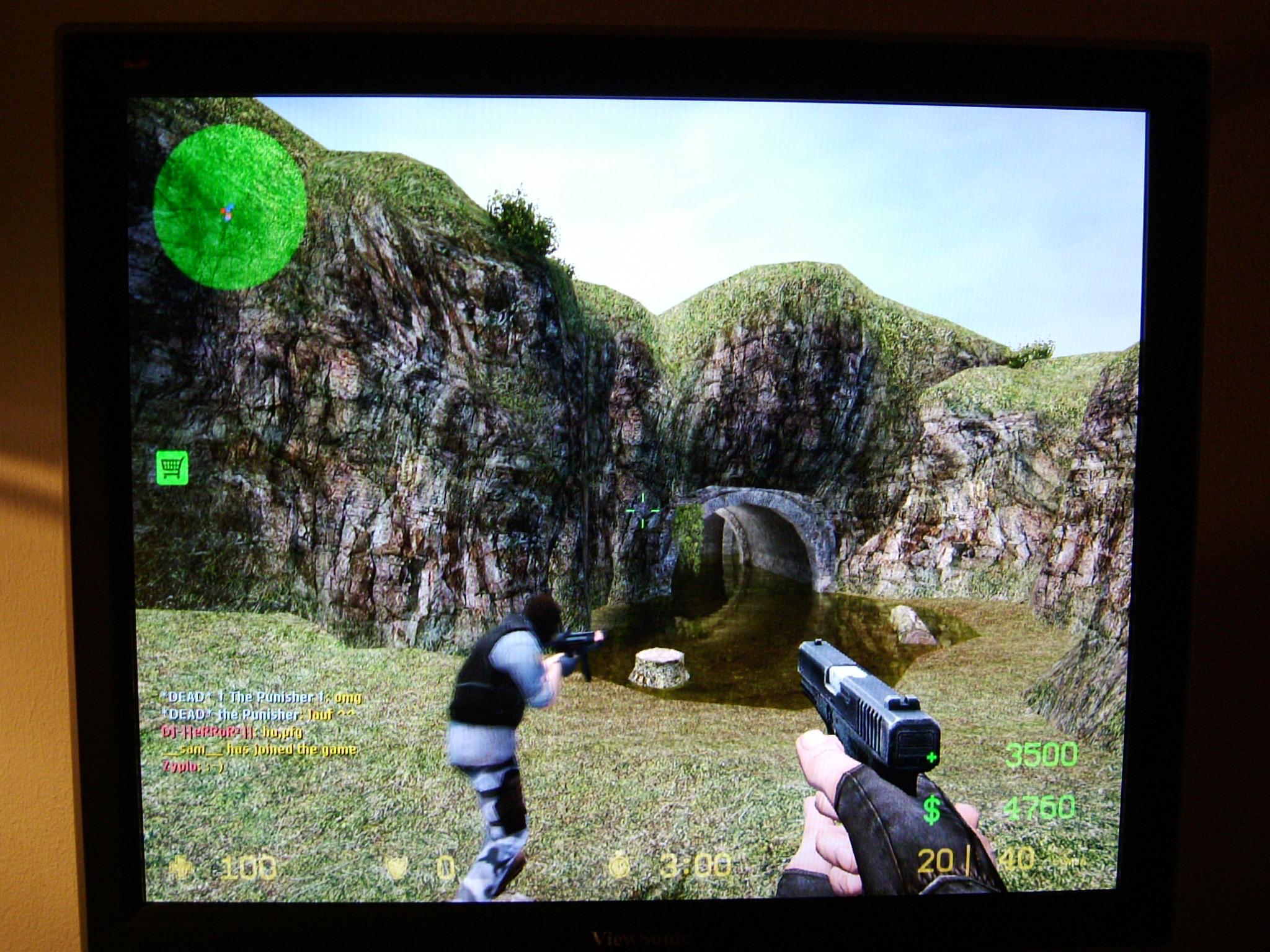
Task: Click the chat message log
Action: click(x=259, y=731)
